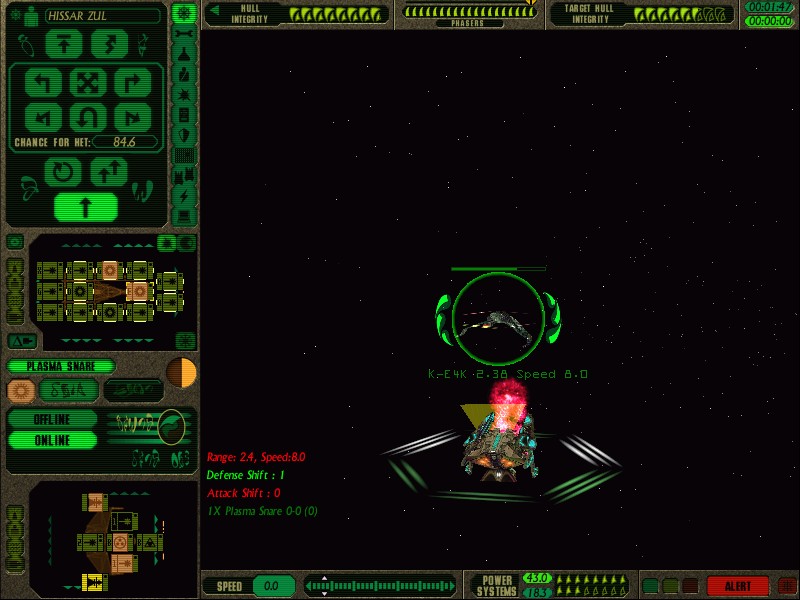Image resolution: width=800 pixels, height=600 pixels.
Task: Open the shield panel tab
Action: point(184,134)
